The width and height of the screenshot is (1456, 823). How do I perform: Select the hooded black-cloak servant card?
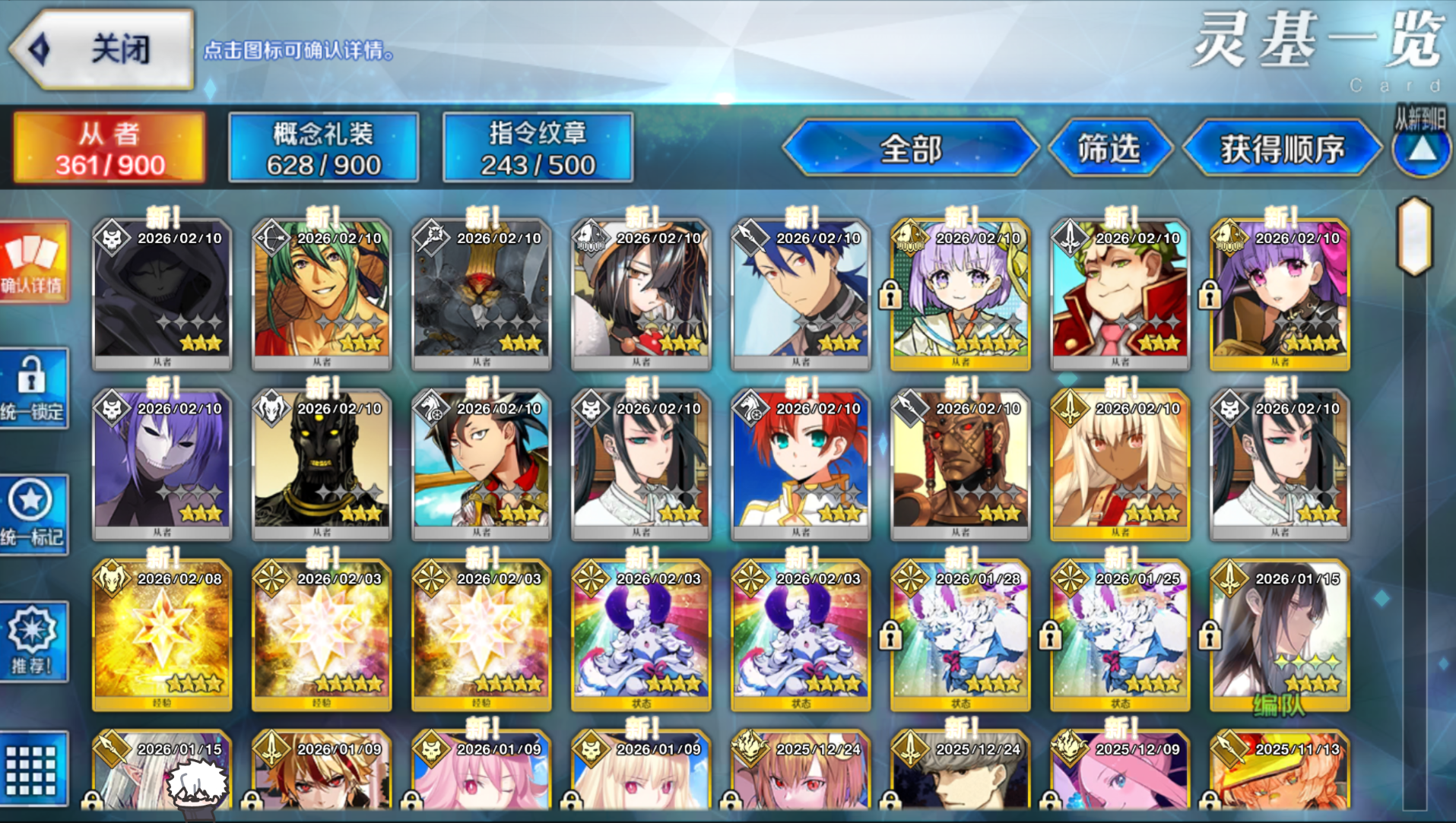click(162, 293)
